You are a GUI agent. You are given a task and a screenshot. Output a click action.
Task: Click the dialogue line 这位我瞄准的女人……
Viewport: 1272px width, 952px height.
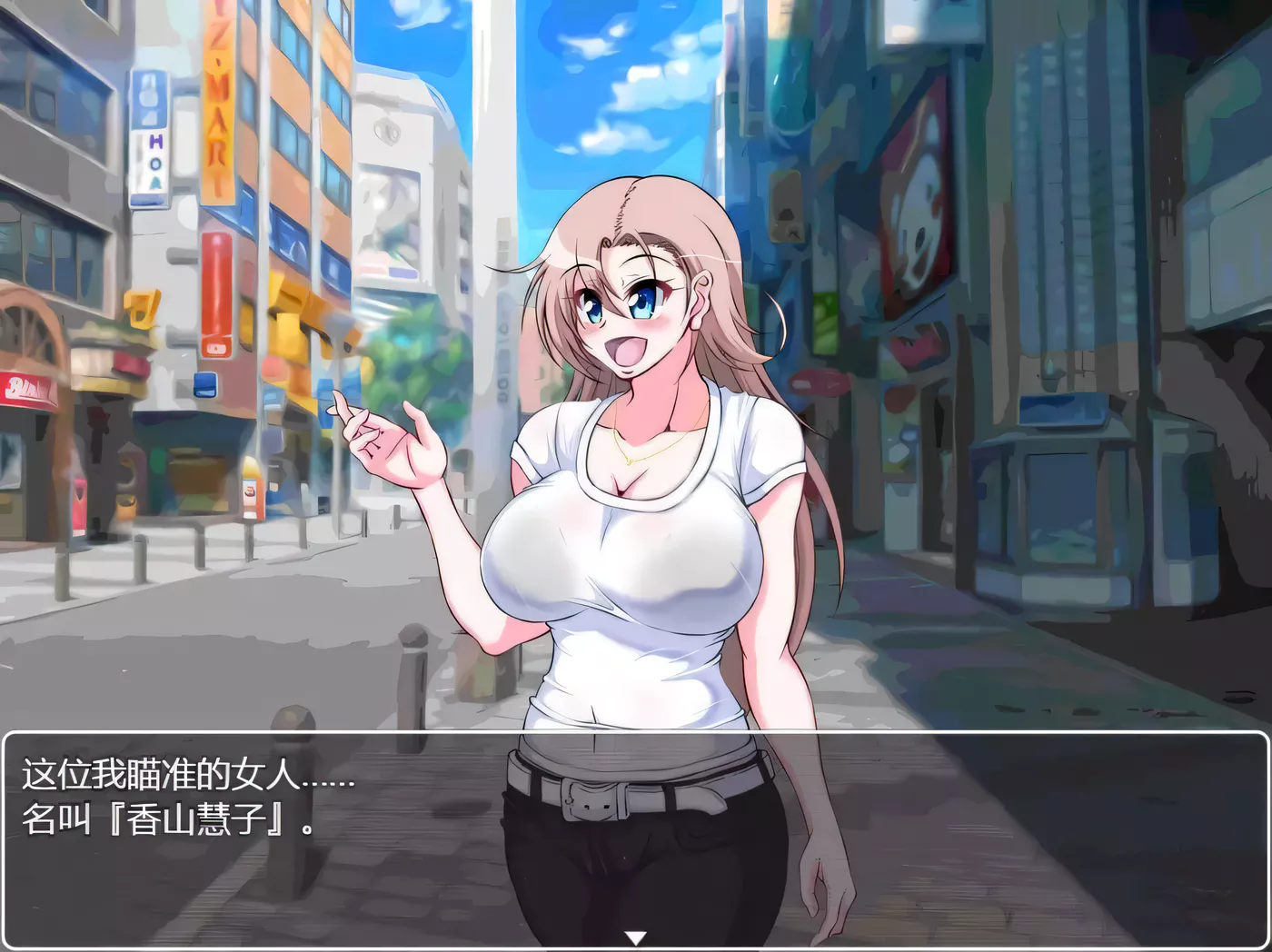point(182,777)
